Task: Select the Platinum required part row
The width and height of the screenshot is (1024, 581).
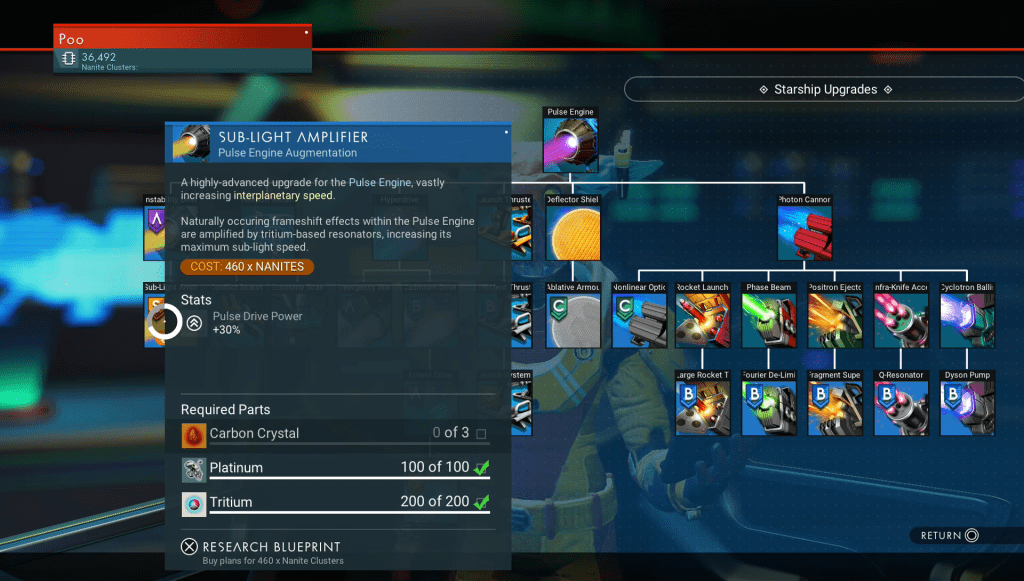Action: [335, 469]
